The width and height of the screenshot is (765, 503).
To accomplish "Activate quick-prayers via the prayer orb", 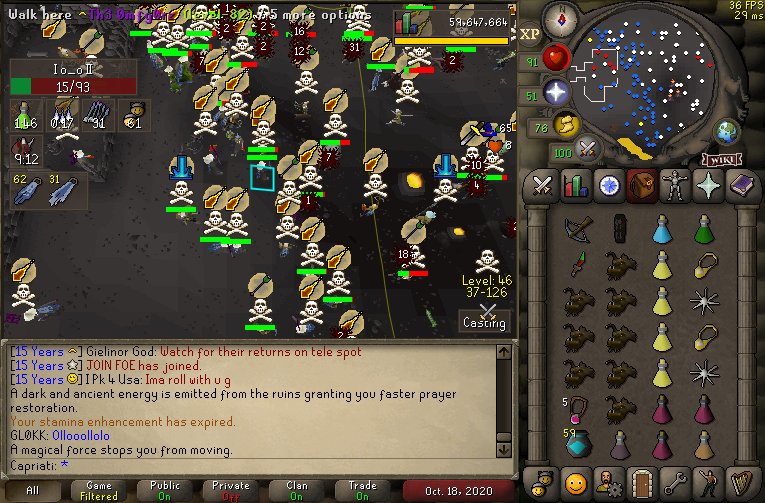I will [x=557, y=93].
